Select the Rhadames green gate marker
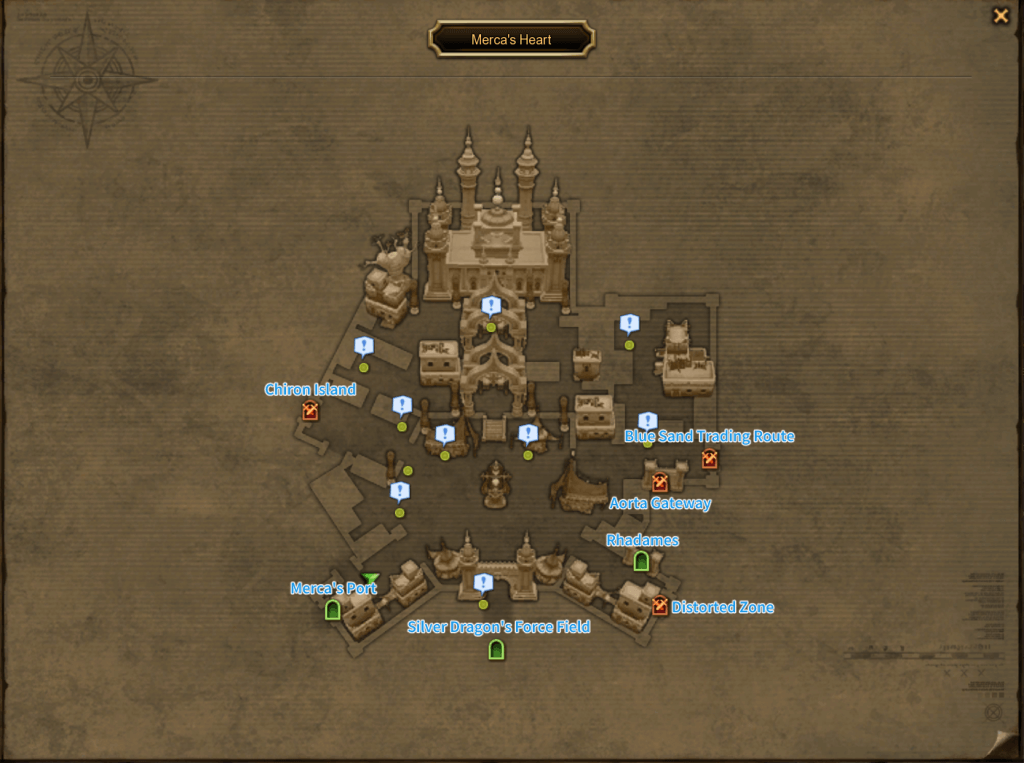Screen dimensions: 1024x763 [642, 561]
